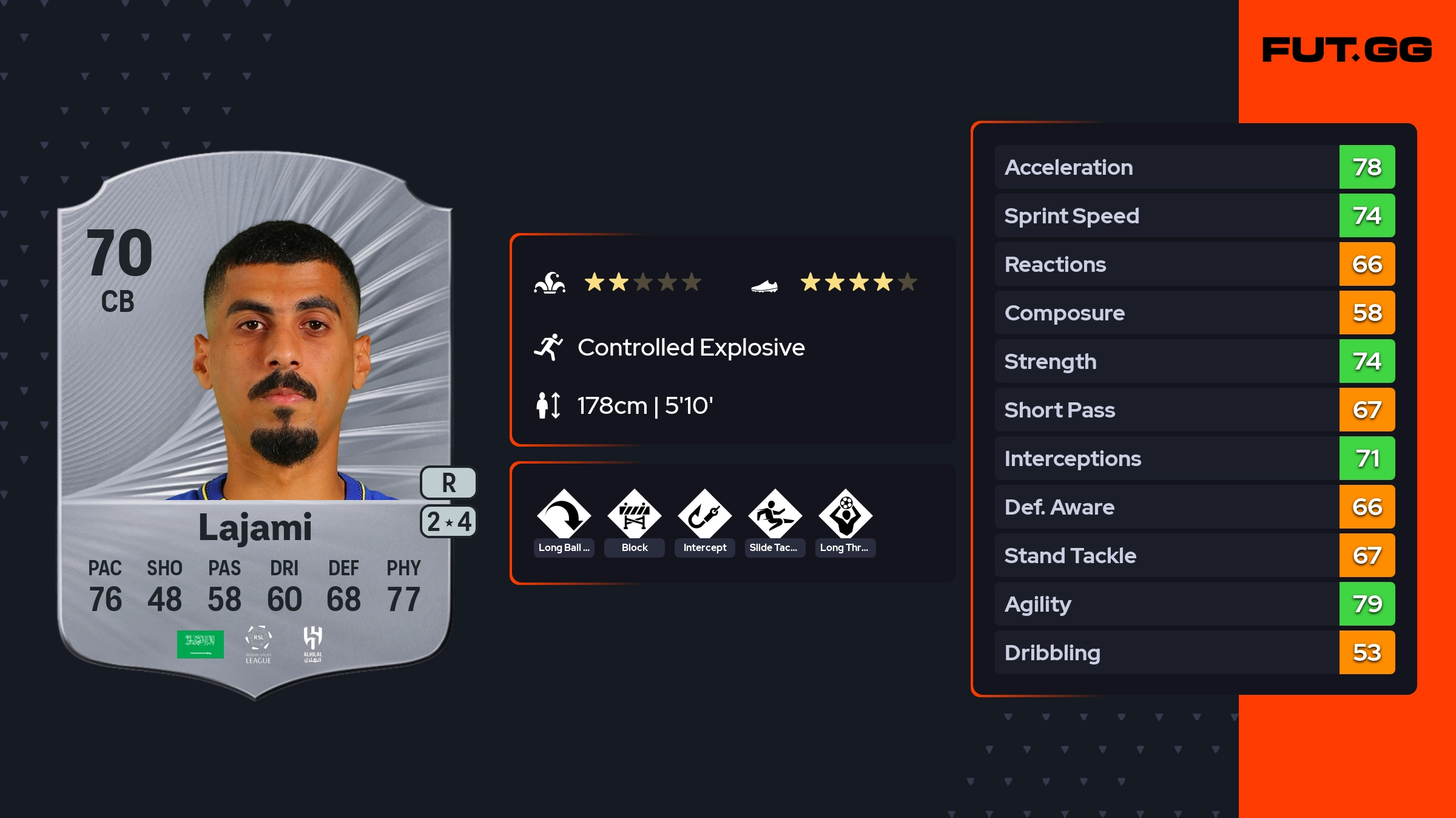Click the Controlled Explosive running icon
Viewport: 1456px width, 818px height.
(x=548, y=348)
